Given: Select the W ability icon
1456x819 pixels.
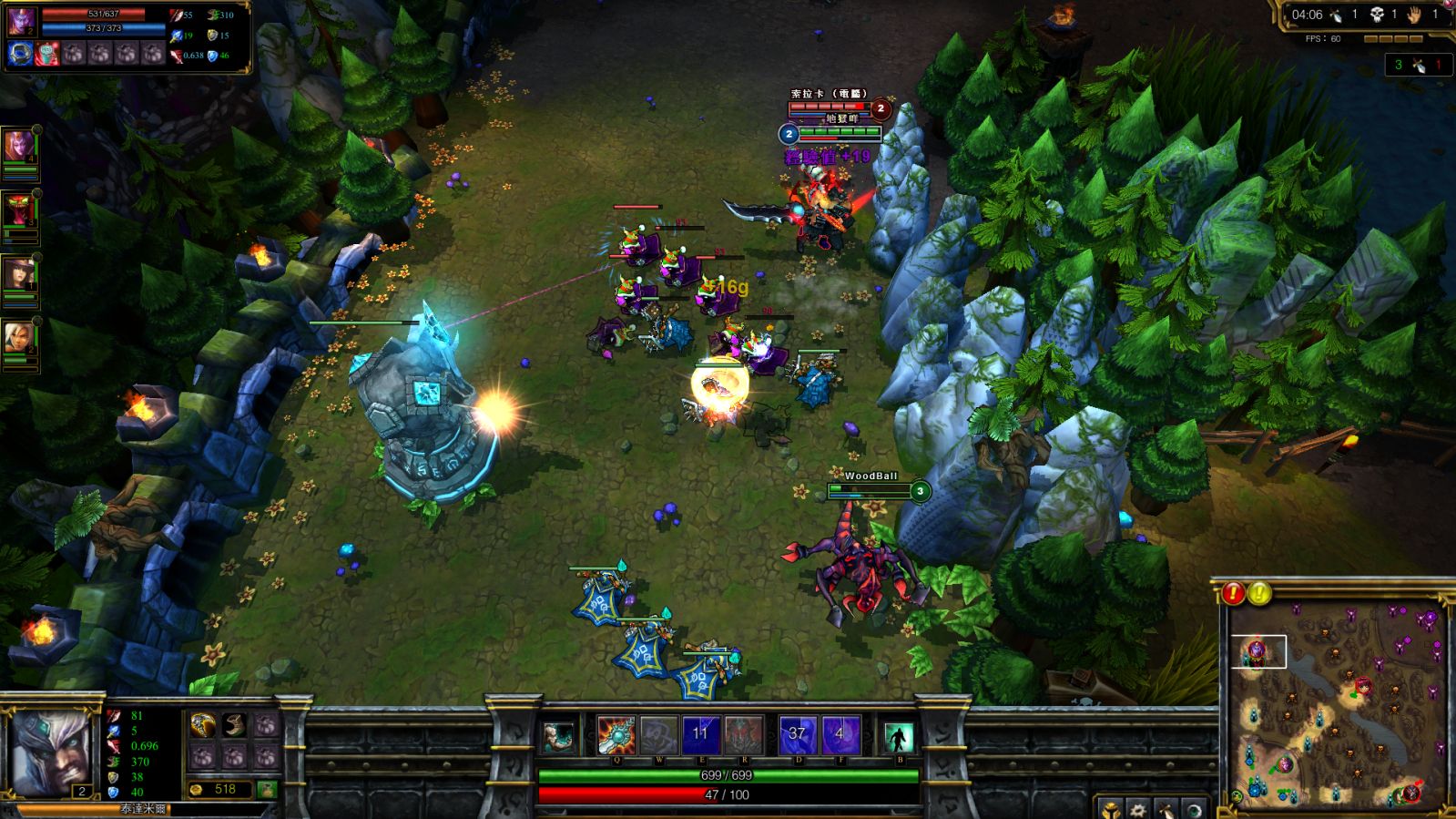Looking at the screenshot, I should [x=658, y=735].
